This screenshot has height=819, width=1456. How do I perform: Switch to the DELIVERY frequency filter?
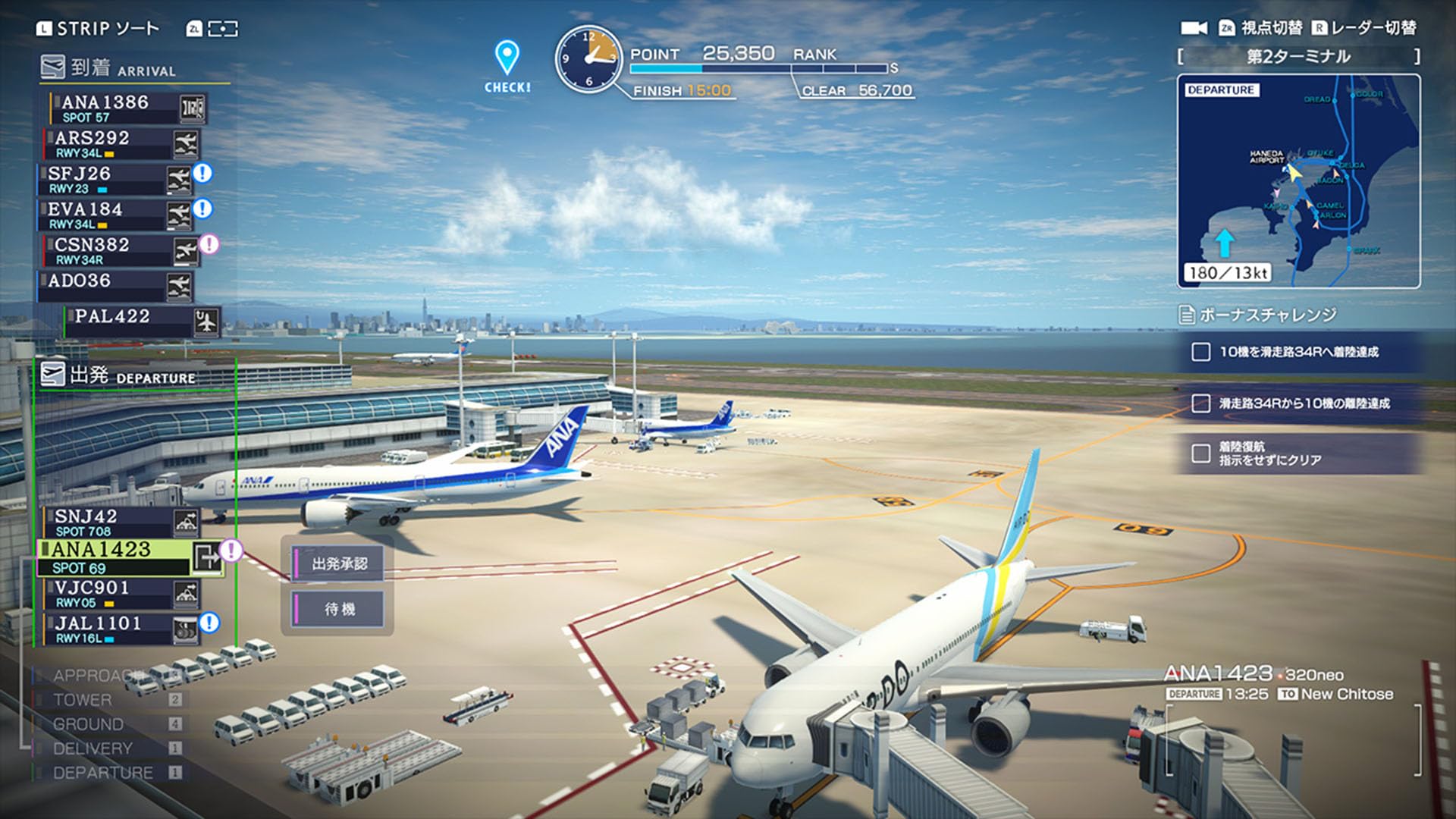(93, 748)
